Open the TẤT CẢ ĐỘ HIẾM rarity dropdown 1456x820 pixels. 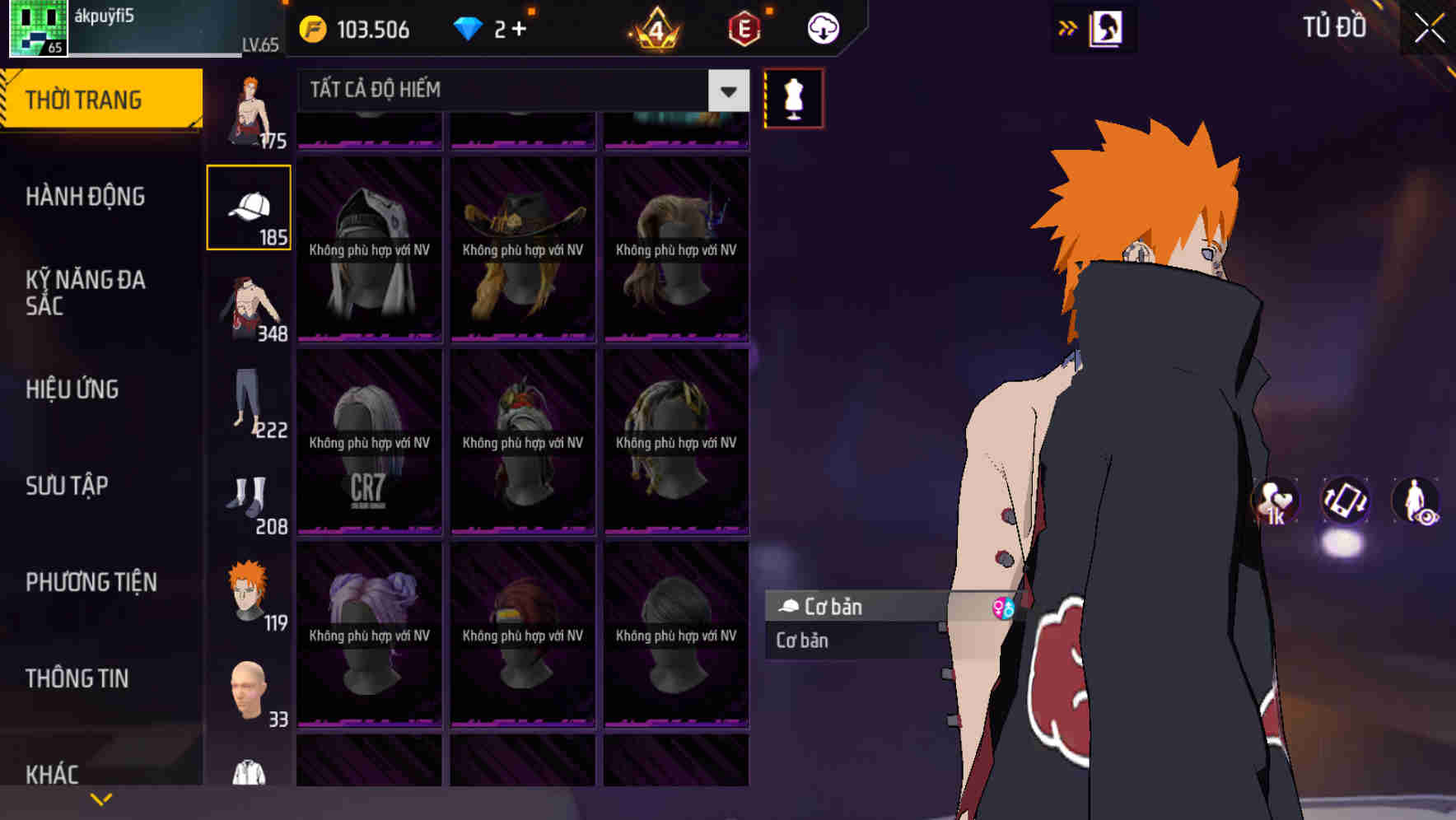pyautogui.click(x=511, y=91)
